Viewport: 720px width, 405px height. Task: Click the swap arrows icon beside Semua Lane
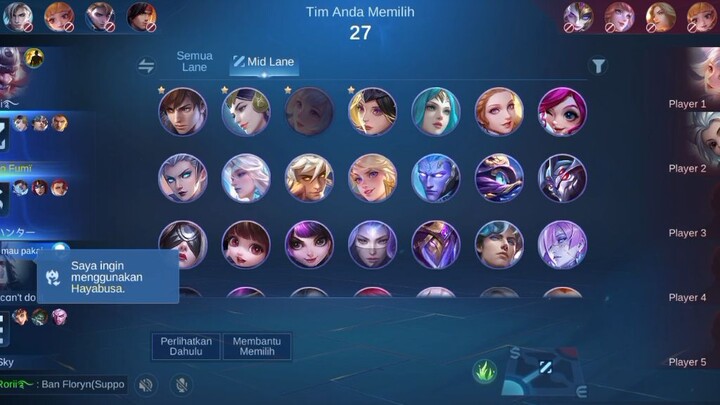coord(147,66)
